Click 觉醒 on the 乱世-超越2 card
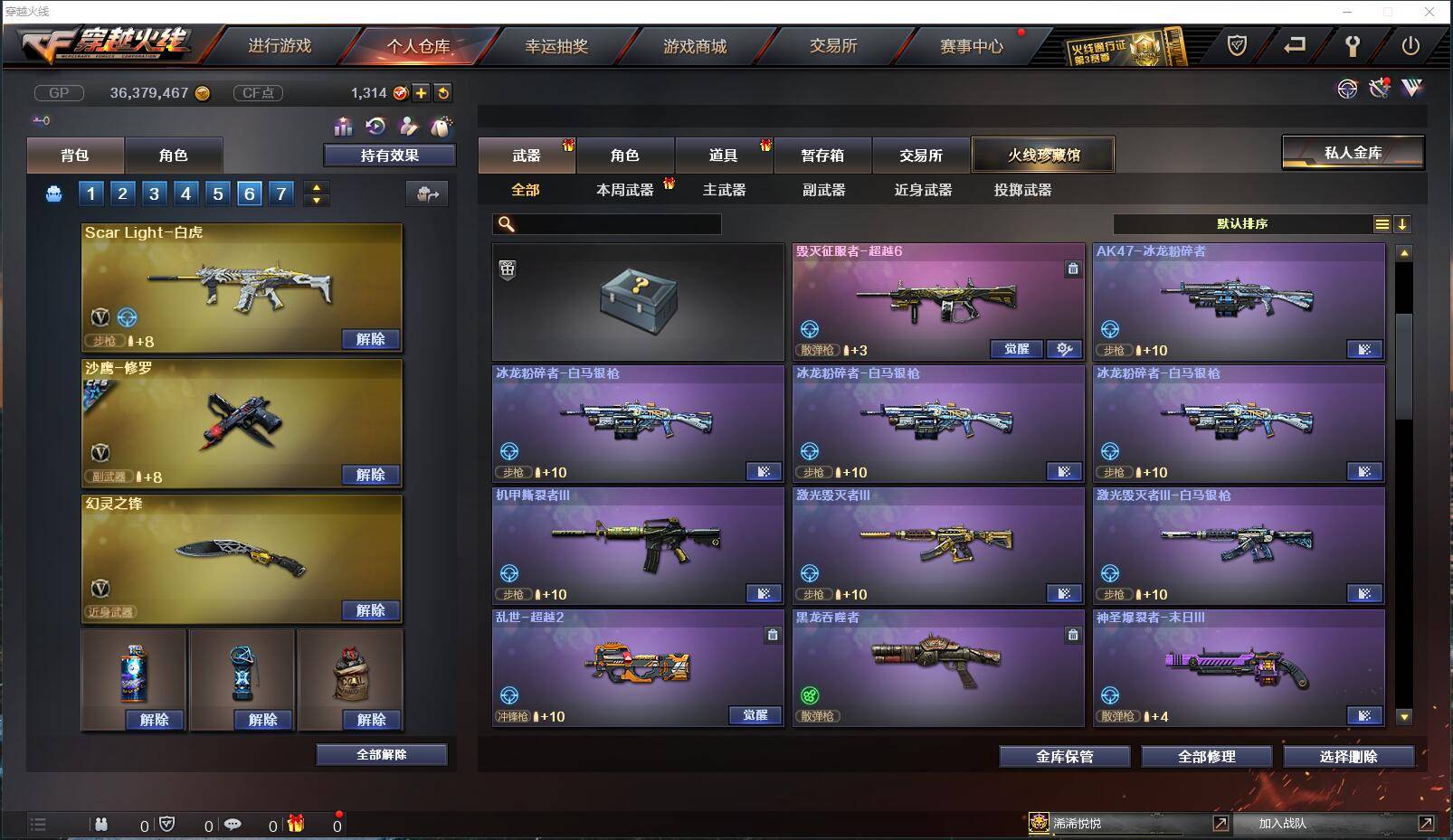1453x840 pixels. pyautogui.click(x=755, y=715)
